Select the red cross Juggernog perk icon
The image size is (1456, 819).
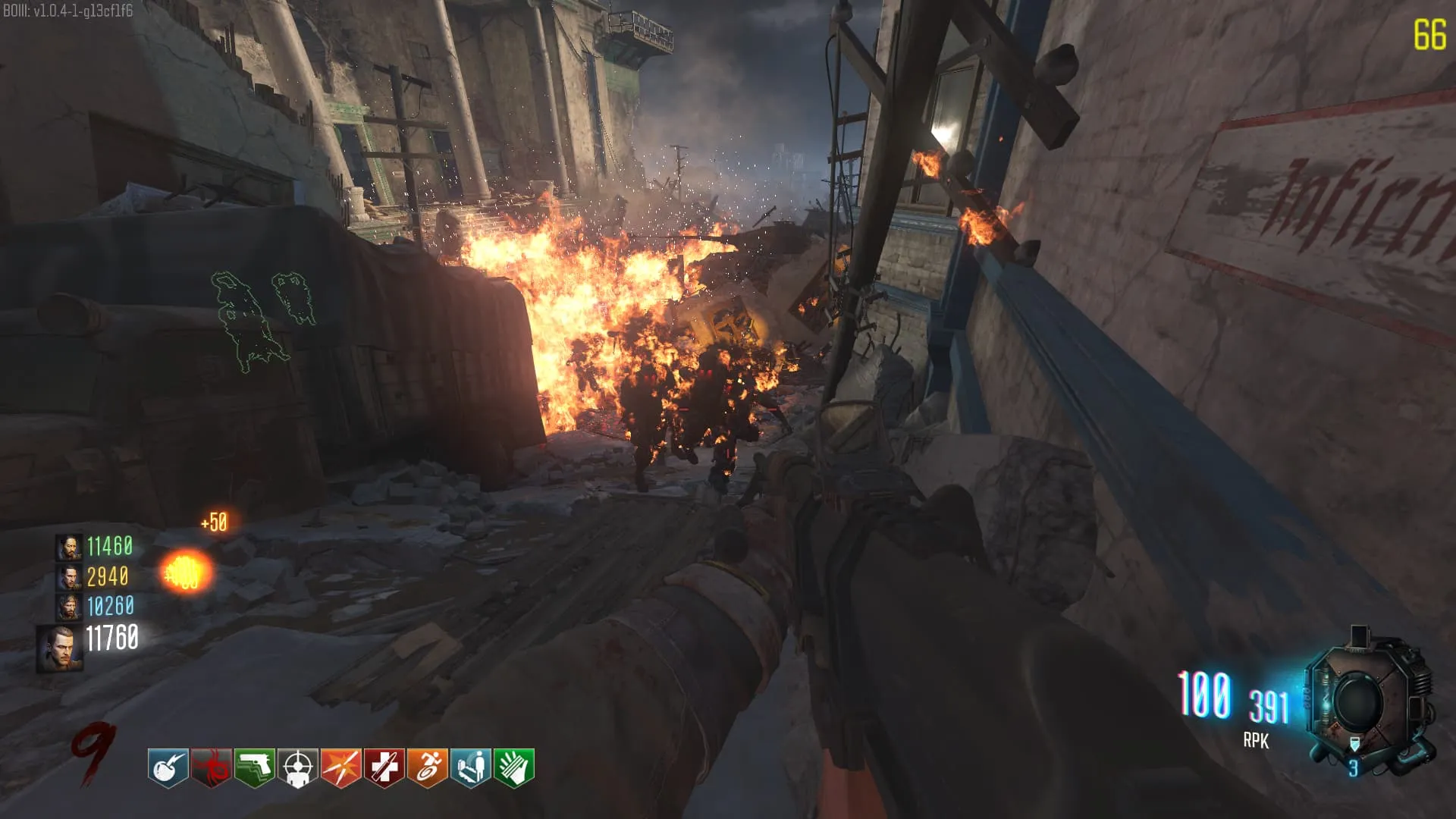click(x=384, y=767)
